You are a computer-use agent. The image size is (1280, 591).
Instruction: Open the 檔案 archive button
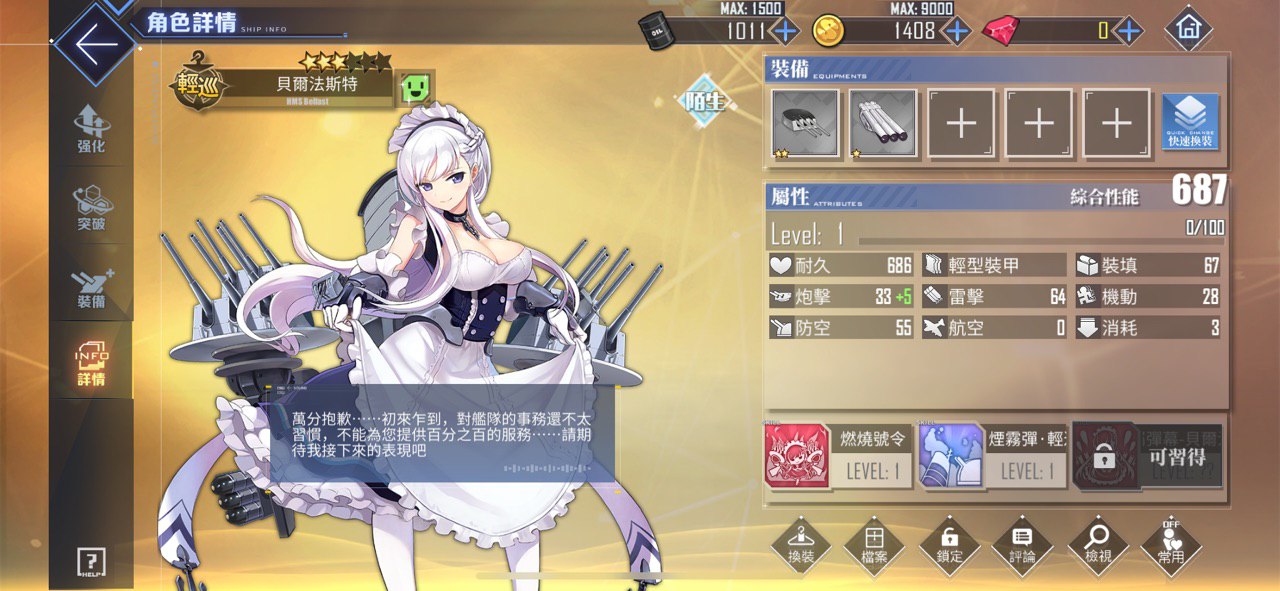point(874,546)
